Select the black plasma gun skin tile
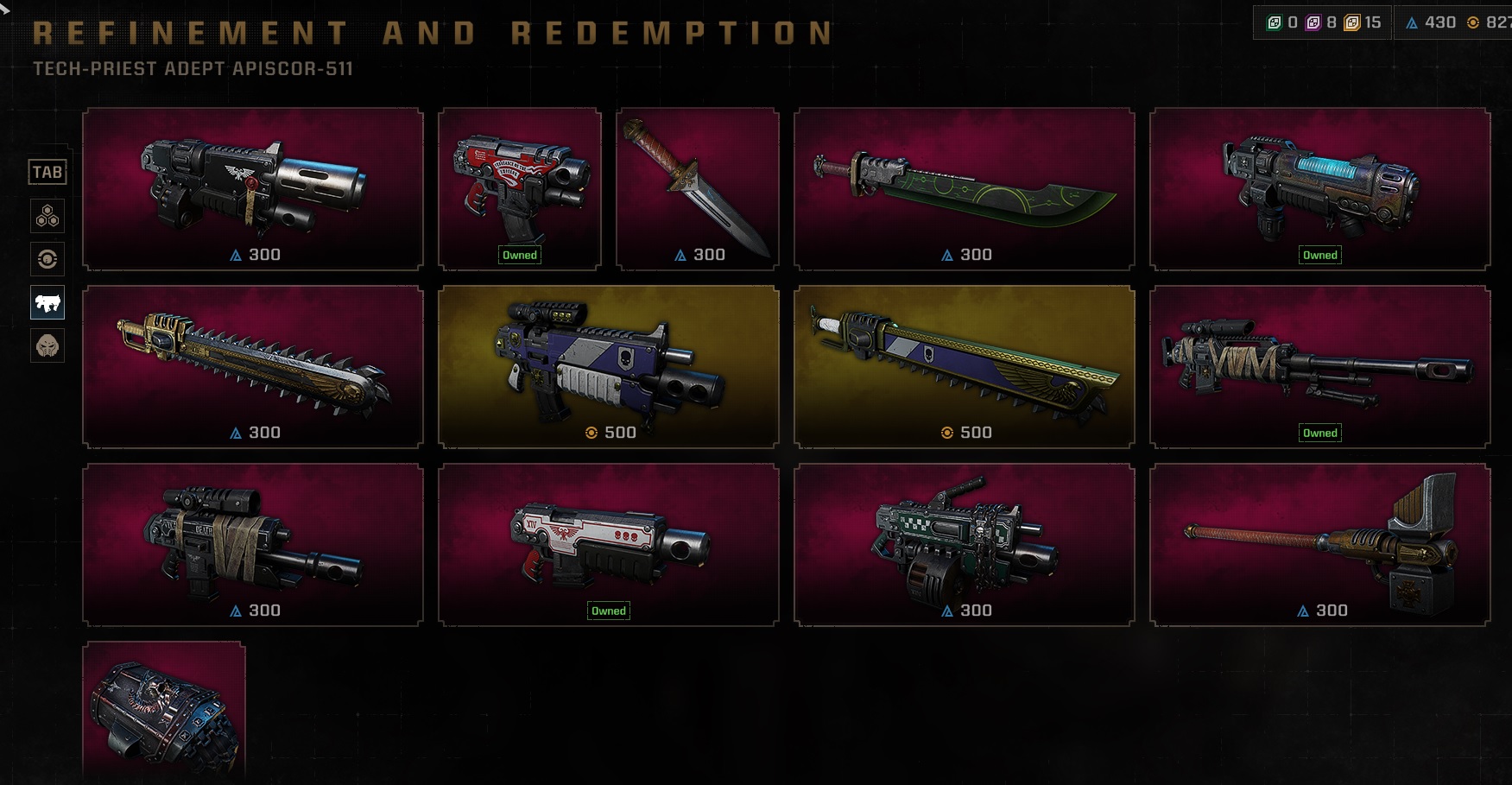 pyautogui.click(x=252, y=189)
